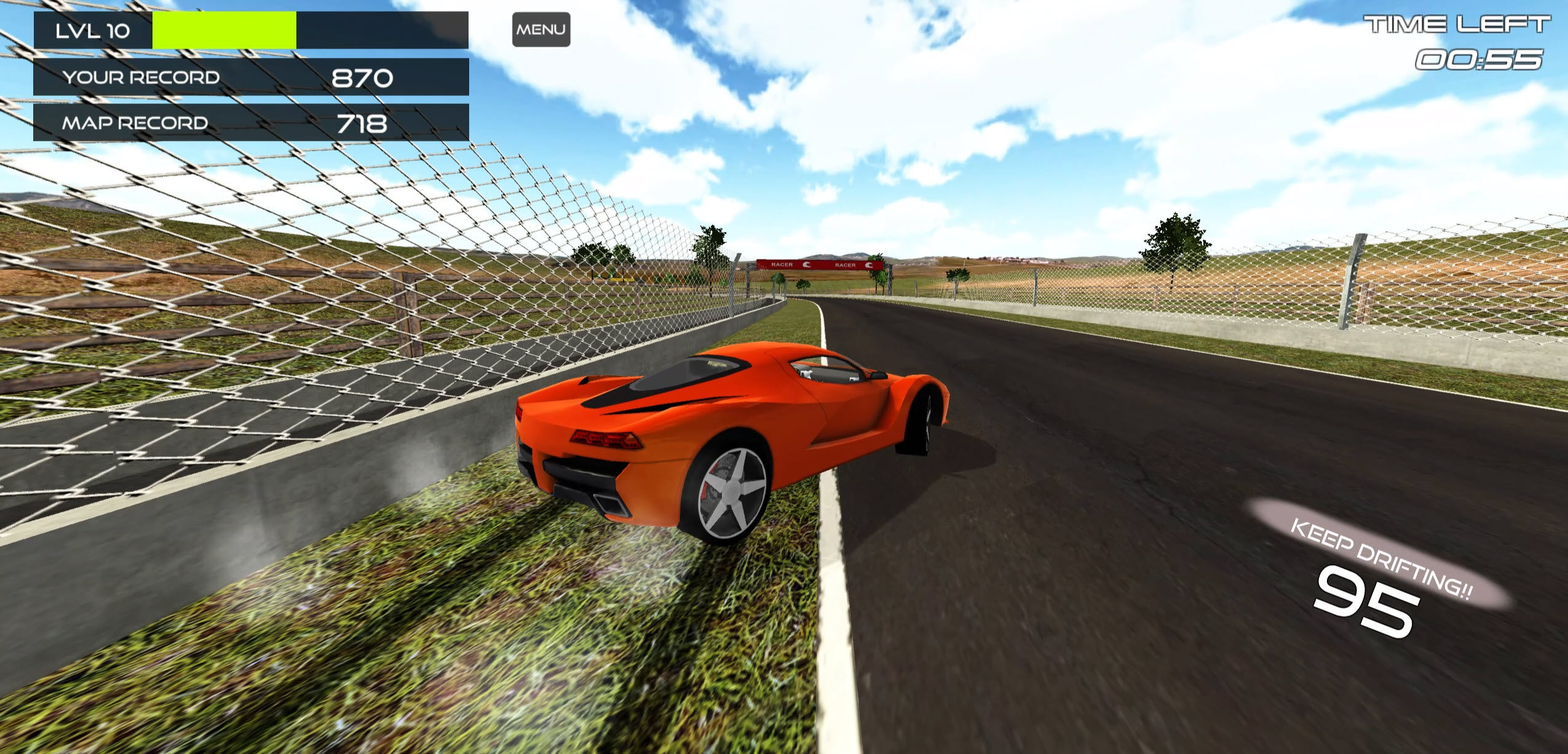The image size is (1568, 754).
Task: Click the record score 870
Action: click(x=362, y=76)
